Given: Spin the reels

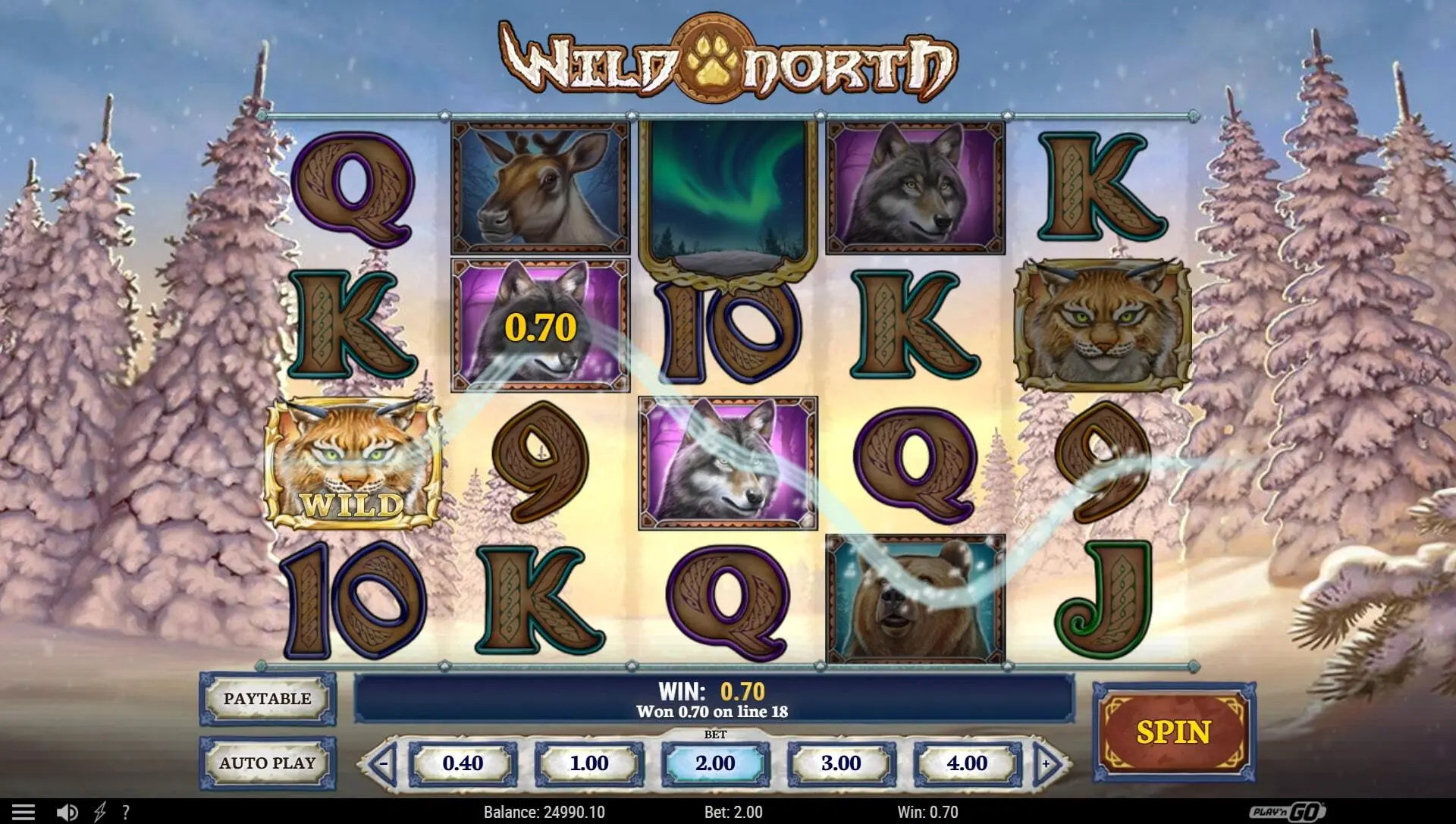Looking at the screenshot, I should pos(1173,732).
